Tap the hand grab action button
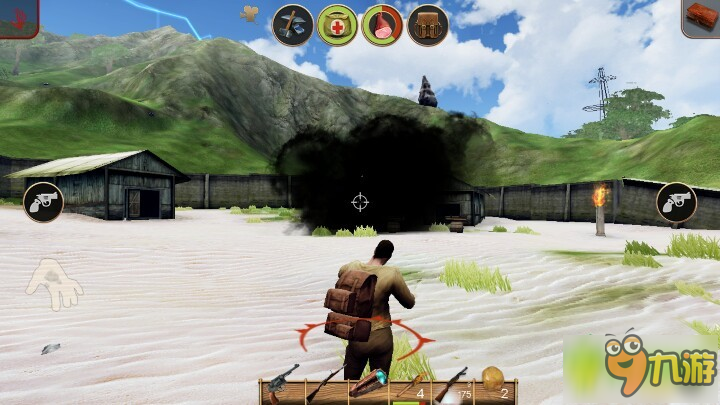The height and width of the screenshot is (405, 720). click(x=54, y=283)
